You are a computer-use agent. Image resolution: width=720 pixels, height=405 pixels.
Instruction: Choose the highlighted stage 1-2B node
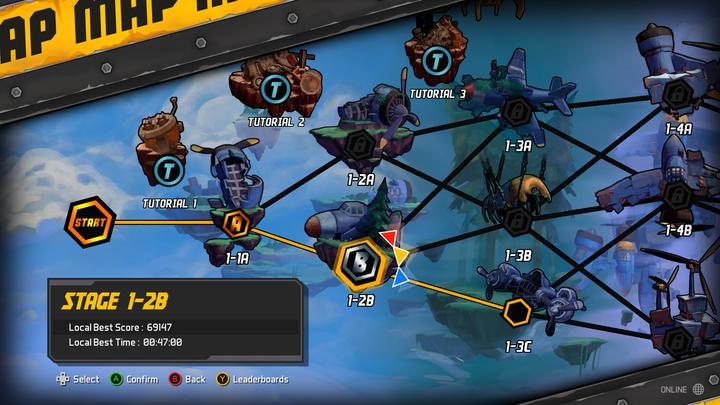coord(360,262)
